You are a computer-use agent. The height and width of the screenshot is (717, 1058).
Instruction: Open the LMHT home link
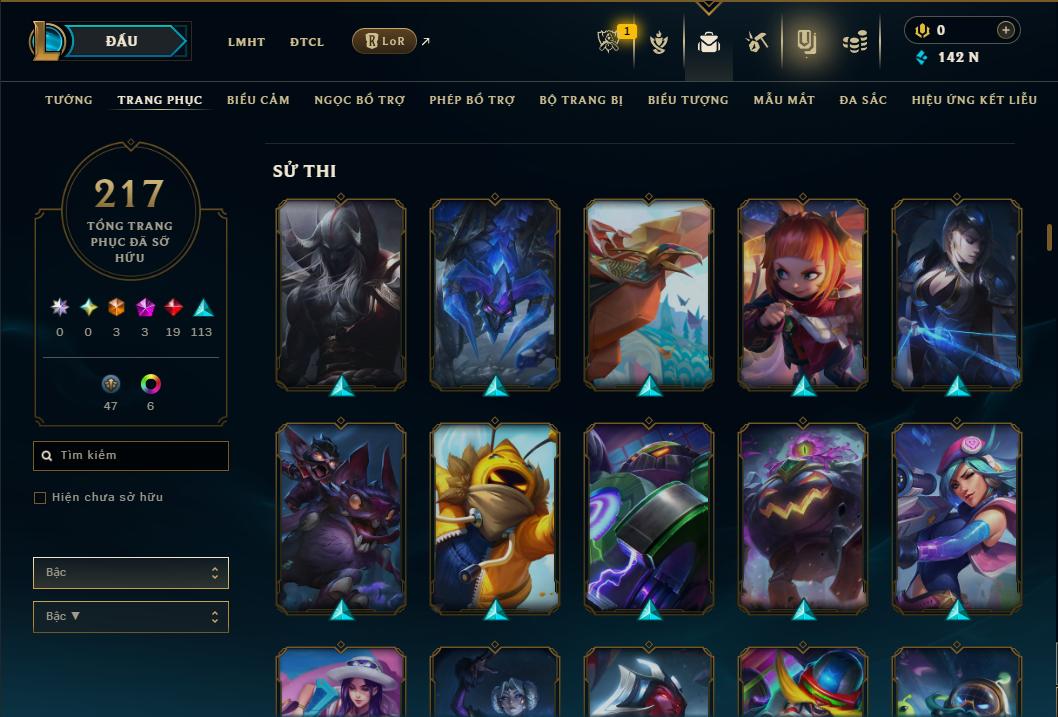(x=246, y=42)
